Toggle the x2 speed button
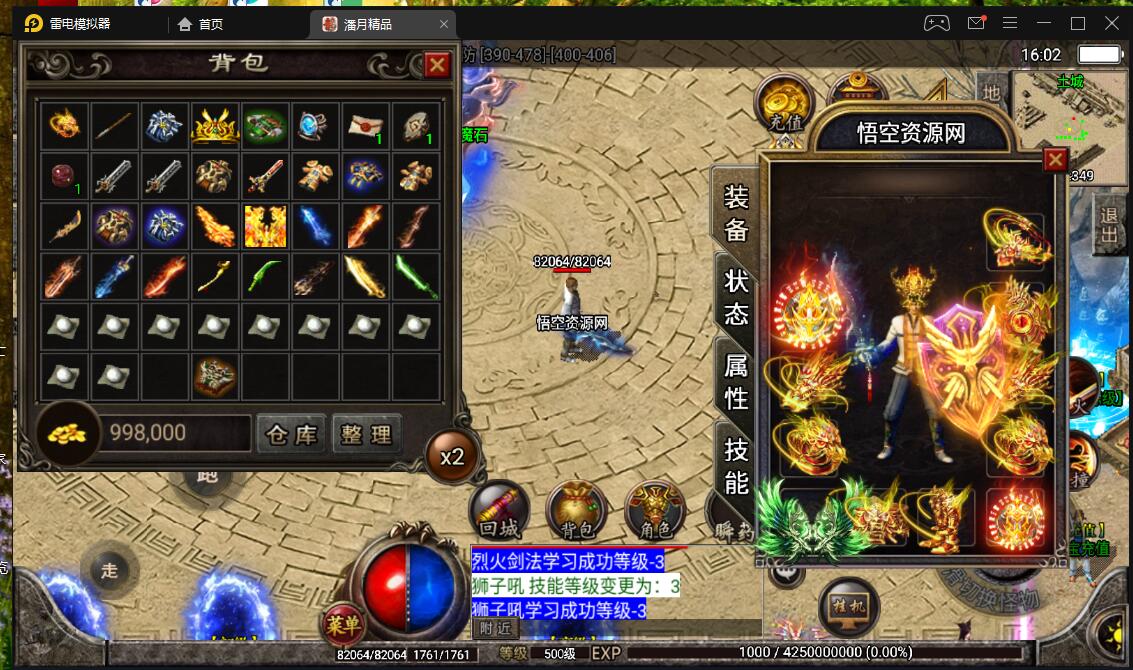Screen dimensions: 1133x670 [452, 457]
